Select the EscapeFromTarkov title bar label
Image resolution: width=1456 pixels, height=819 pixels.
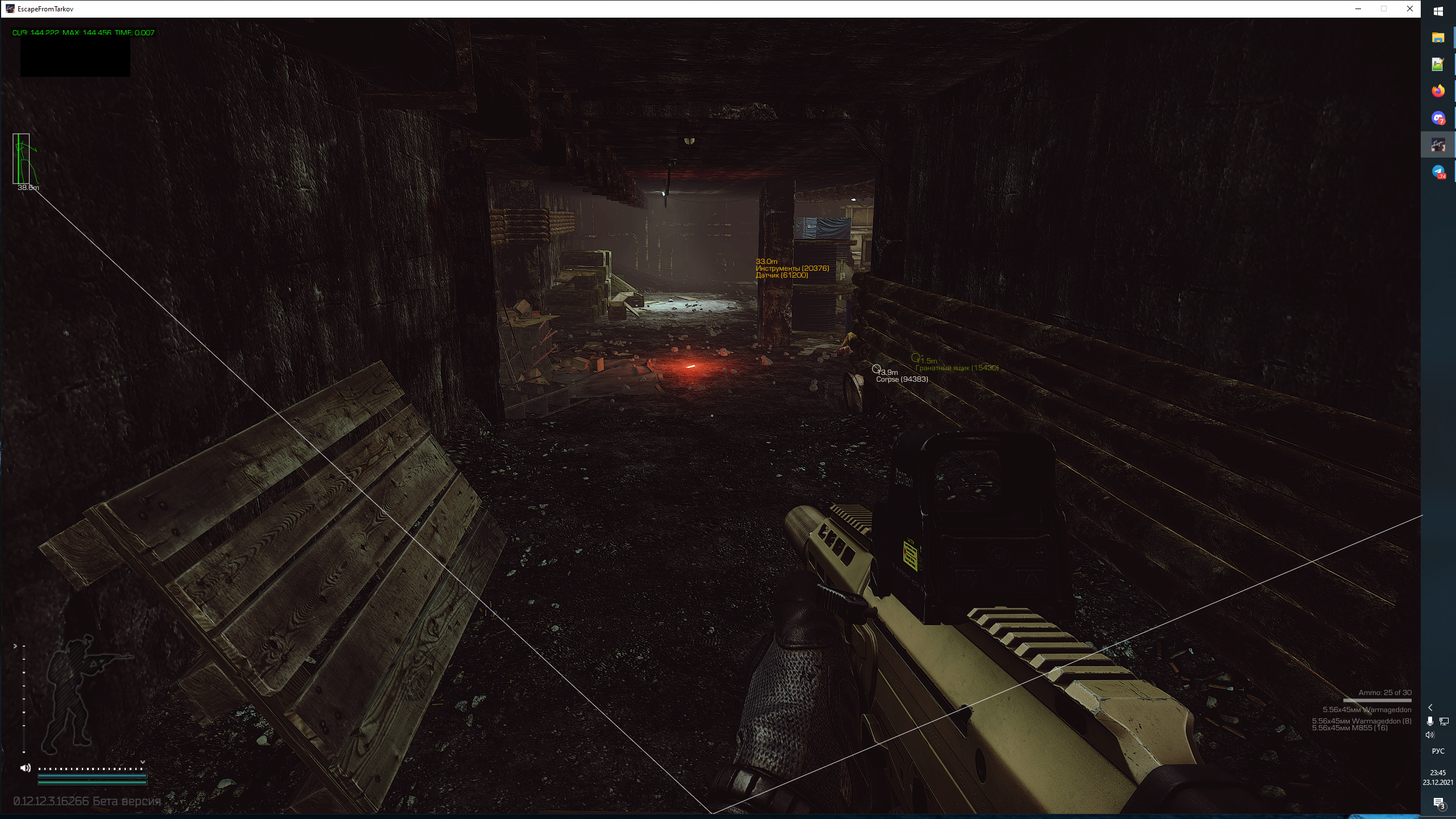(x=45, y=9)
